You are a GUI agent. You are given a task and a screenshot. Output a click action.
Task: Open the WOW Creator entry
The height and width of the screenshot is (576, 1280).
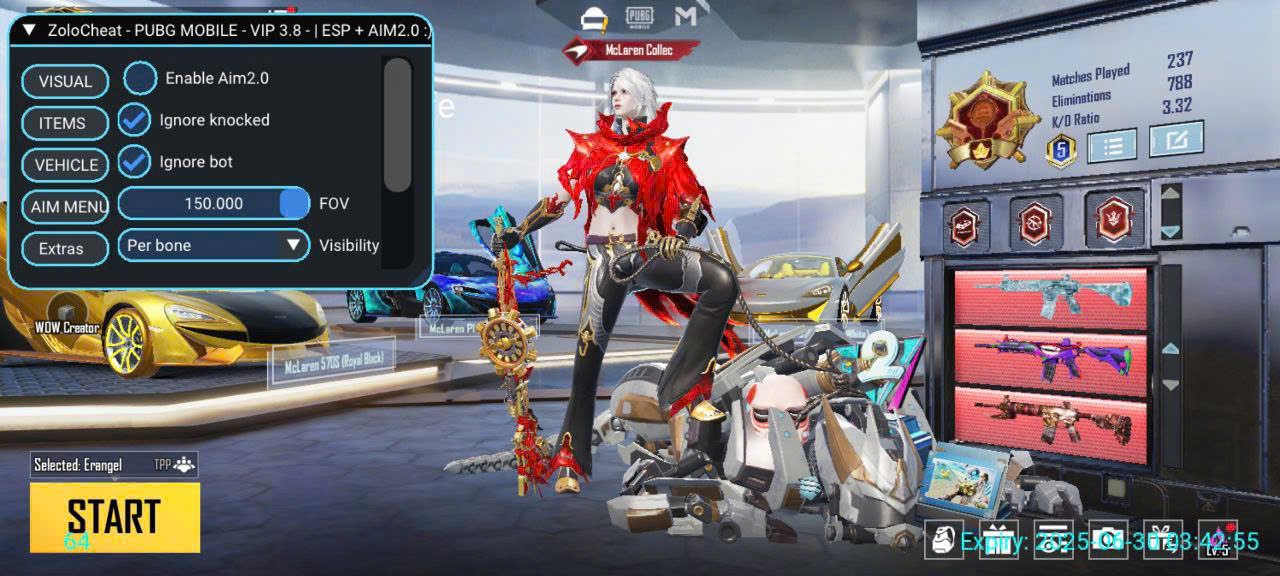coord(67,327)
